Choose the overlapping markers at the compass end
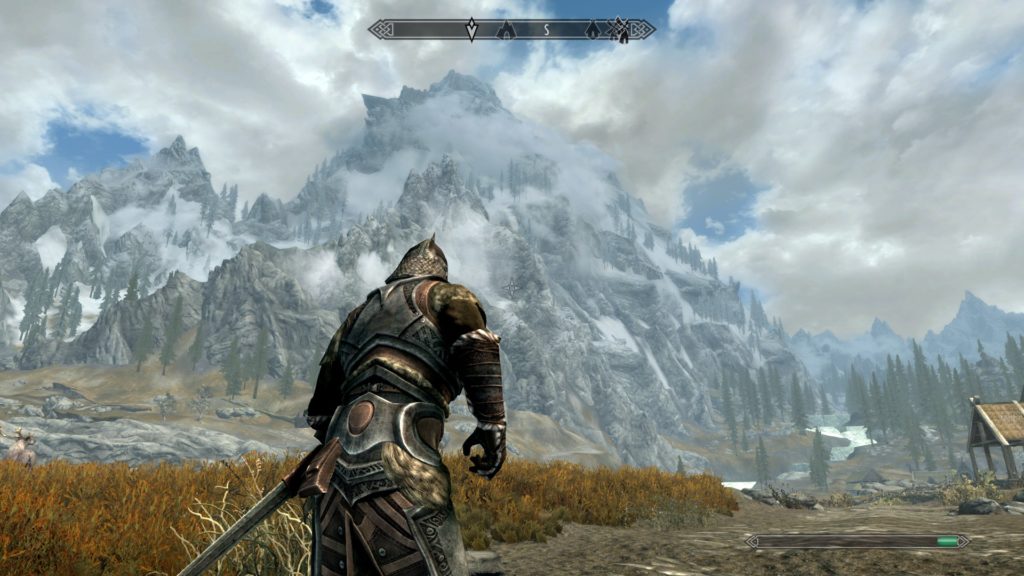 point(620,30)
